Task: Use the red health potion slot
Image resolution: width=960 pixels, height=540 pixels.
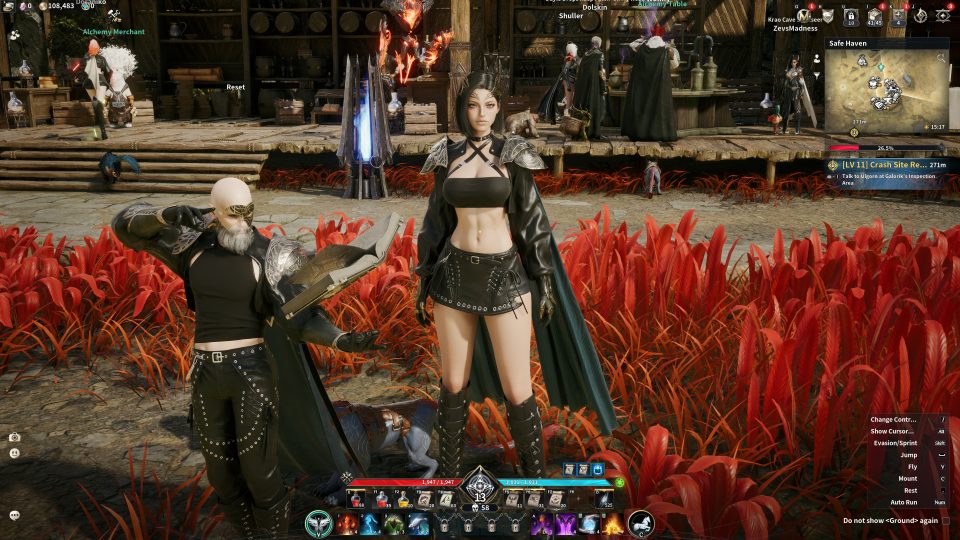Action: pyautogui.click(x=354, y=500)
